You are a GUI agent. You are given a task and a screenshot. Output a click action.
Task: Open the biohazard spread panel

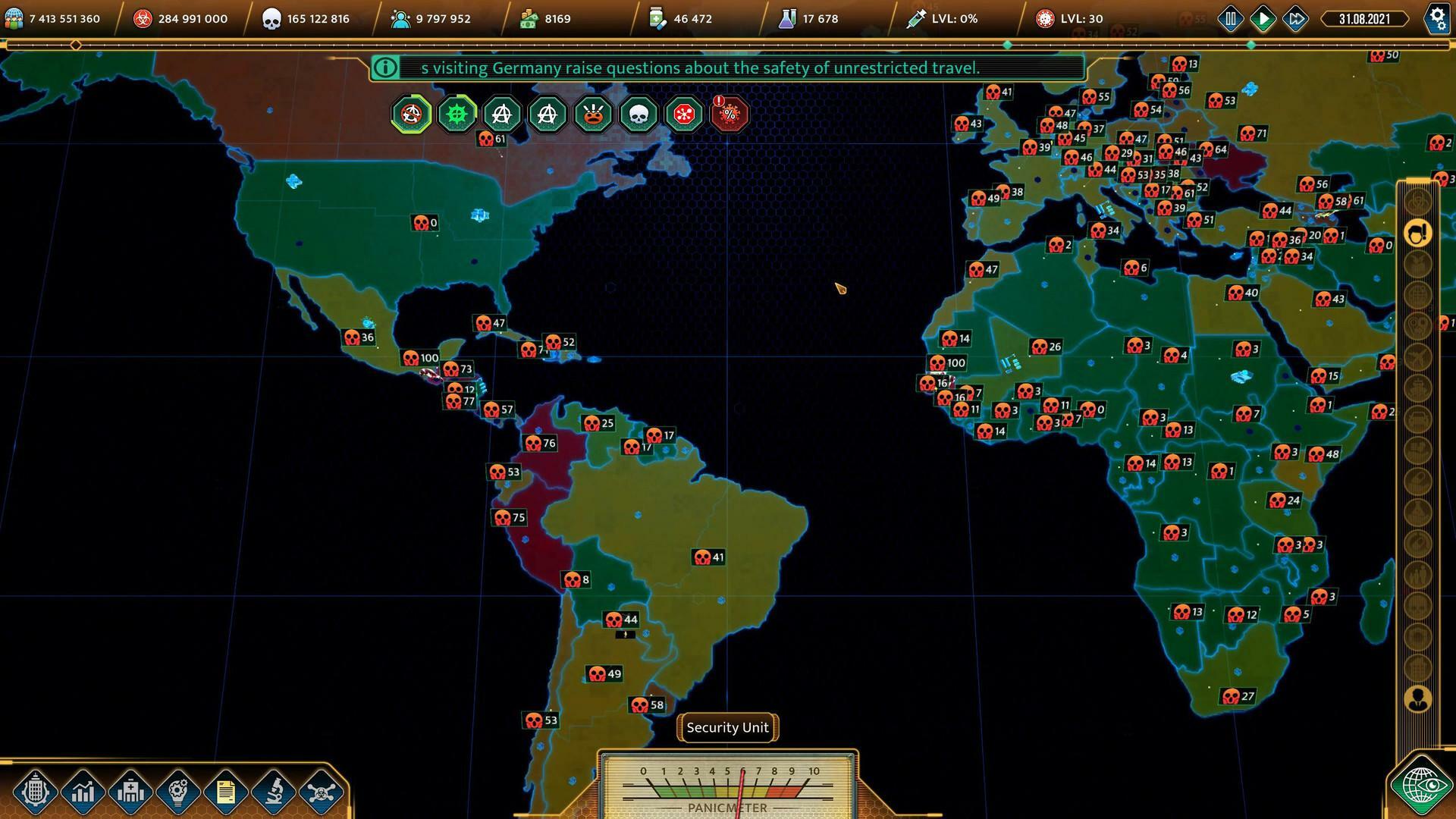[x=318, y=791]
